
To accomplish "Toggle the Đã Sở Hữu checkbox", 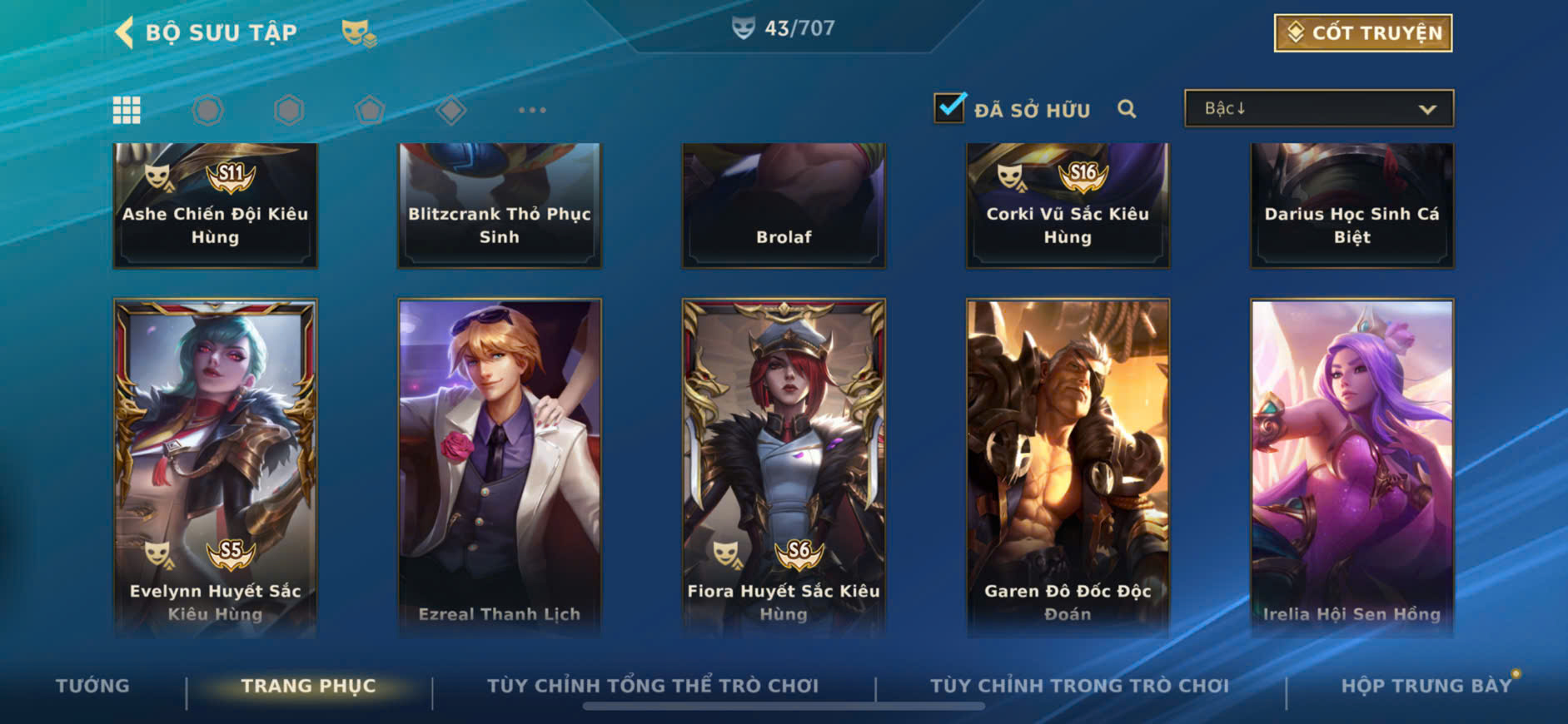I will click(949, 108).
